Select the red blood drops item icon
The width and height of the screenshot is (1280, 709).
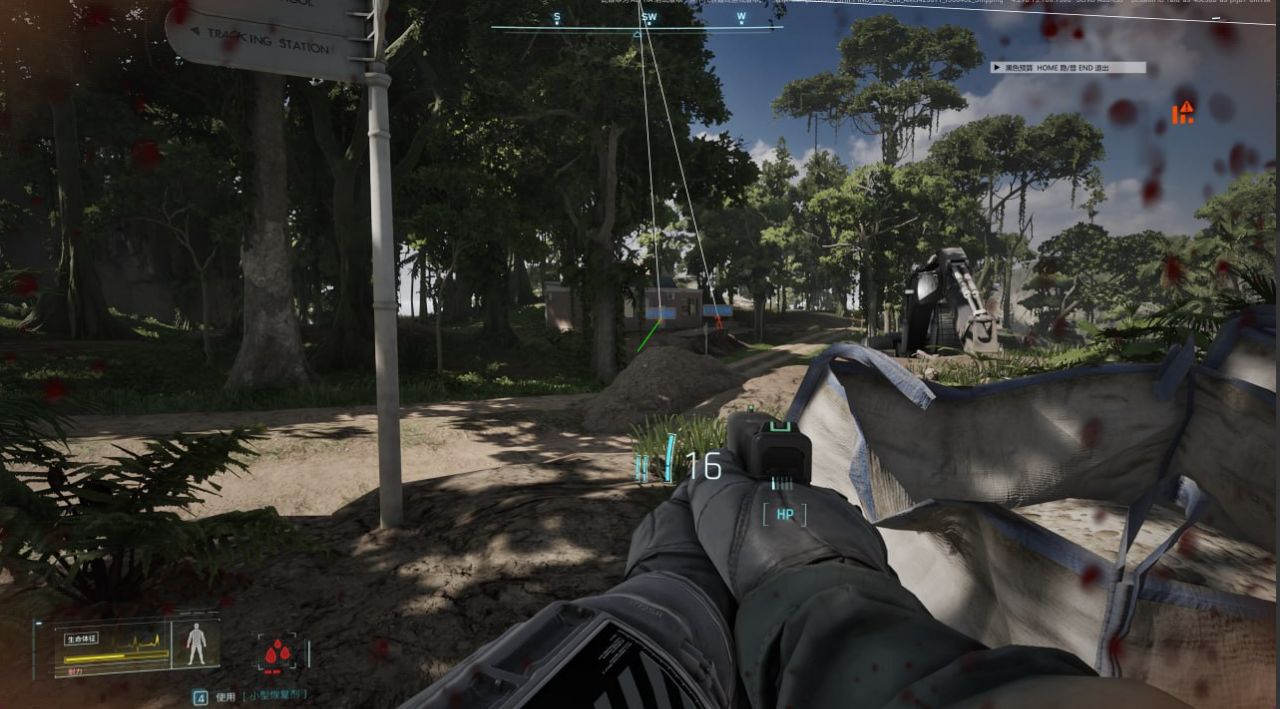coord(278,654)
